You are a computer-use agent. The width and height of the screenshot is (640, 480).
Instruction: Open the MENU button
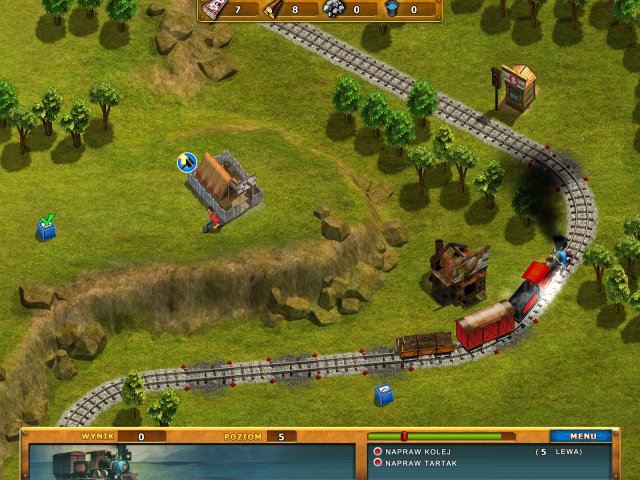[x=582, y=436]
